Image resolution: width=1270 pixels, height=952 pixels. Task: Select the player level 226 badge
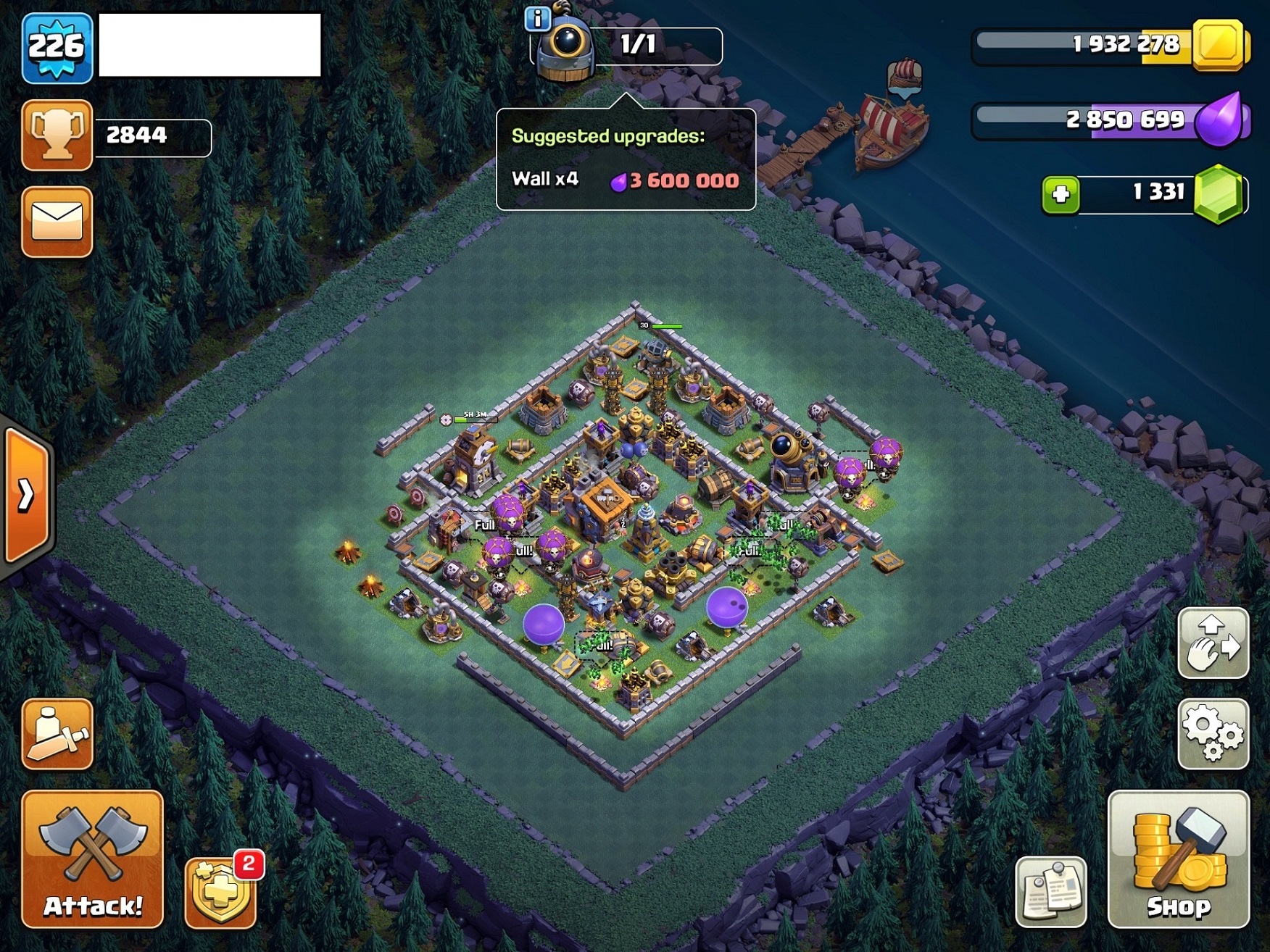59,46
